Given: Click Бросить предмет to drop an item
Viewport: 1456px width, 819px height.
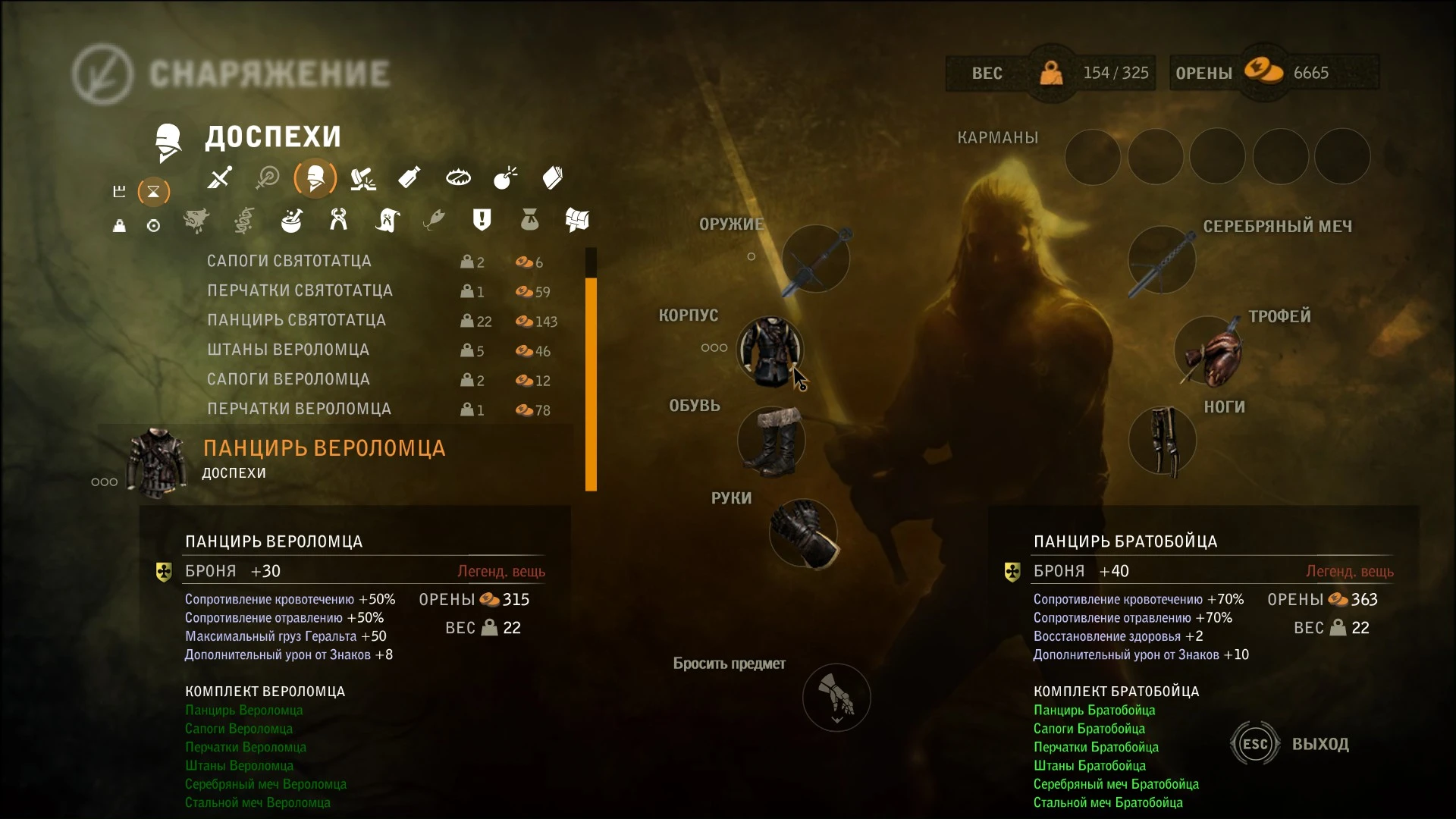Looking at the screenshot, I should tap(836, 697).
